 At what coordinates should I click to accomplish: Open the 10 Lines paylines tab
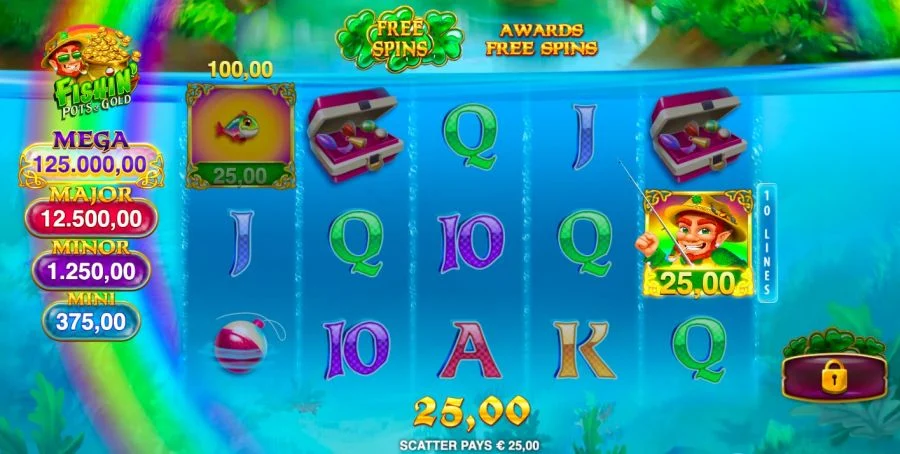[x=768, y=241]
